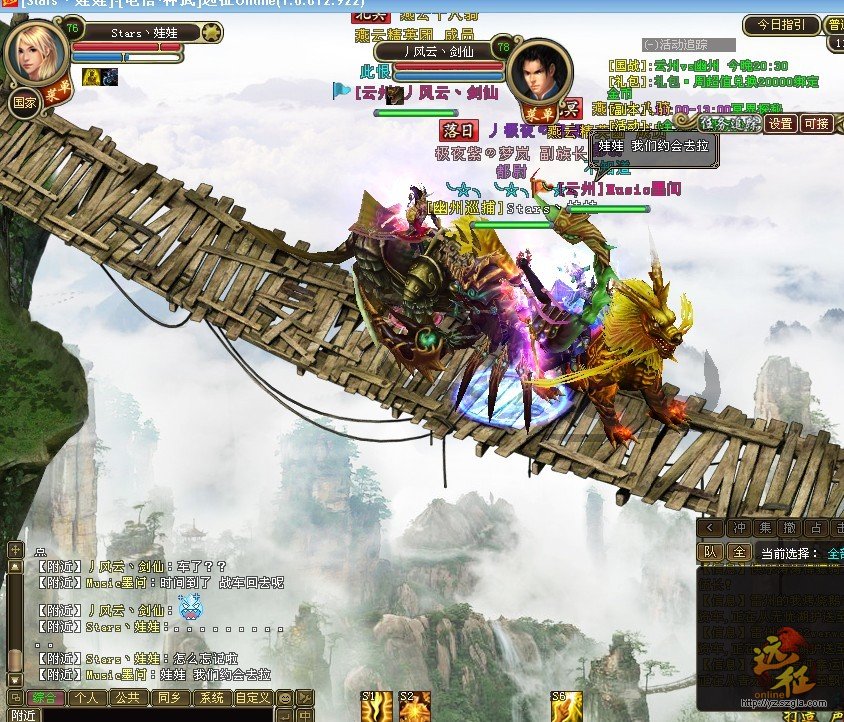The width and height of the screenshot is (844, 722).
Task: Switch chat to the 同乡 tab
Action: [x=169, y=697]
